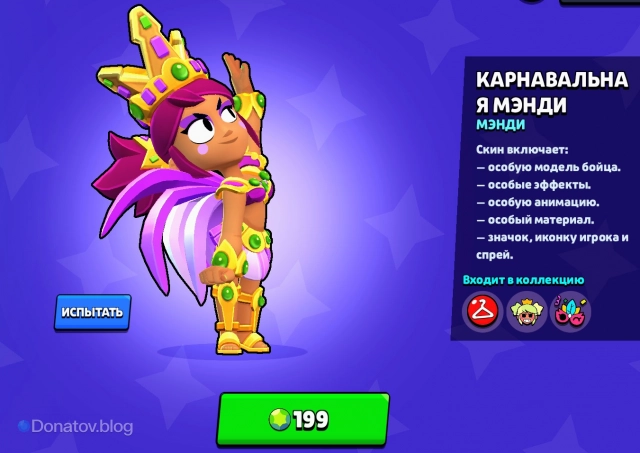The height and width of the screenshot is (453, 640).
Task: Open the red hanger collection icon
Action: [482, 312]
